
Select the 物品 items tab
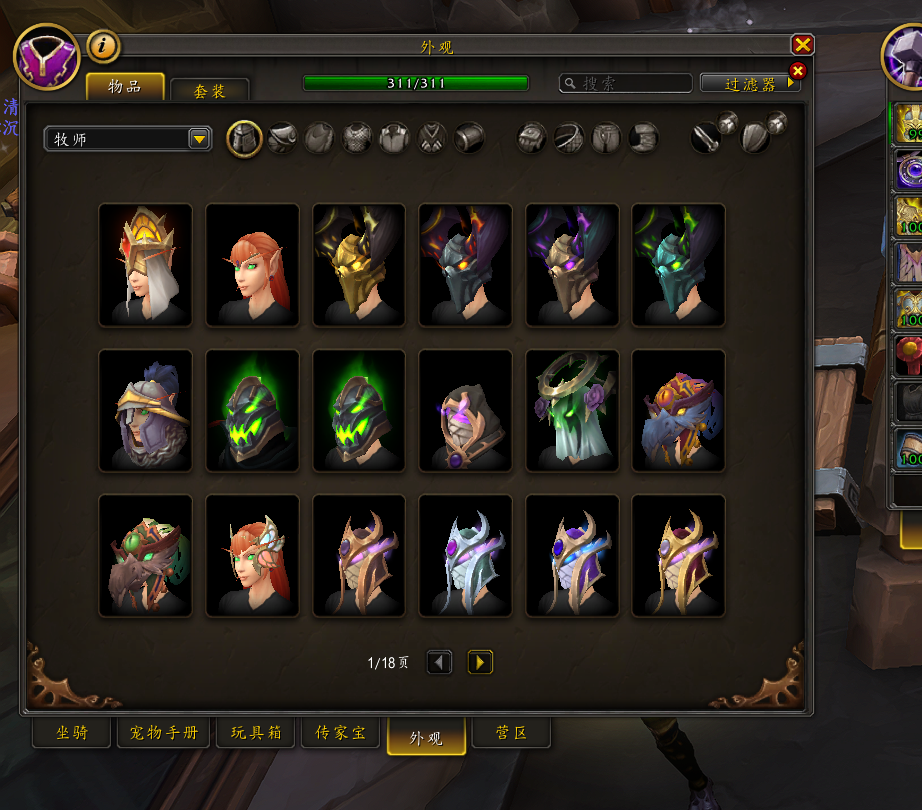pyautogui.click(x=125, y=87)
